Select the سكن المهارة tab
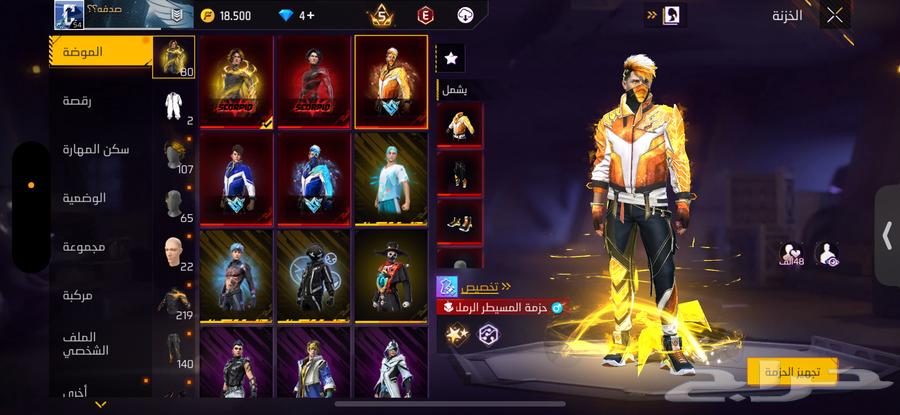900x415 pixels. click(100, 149)
